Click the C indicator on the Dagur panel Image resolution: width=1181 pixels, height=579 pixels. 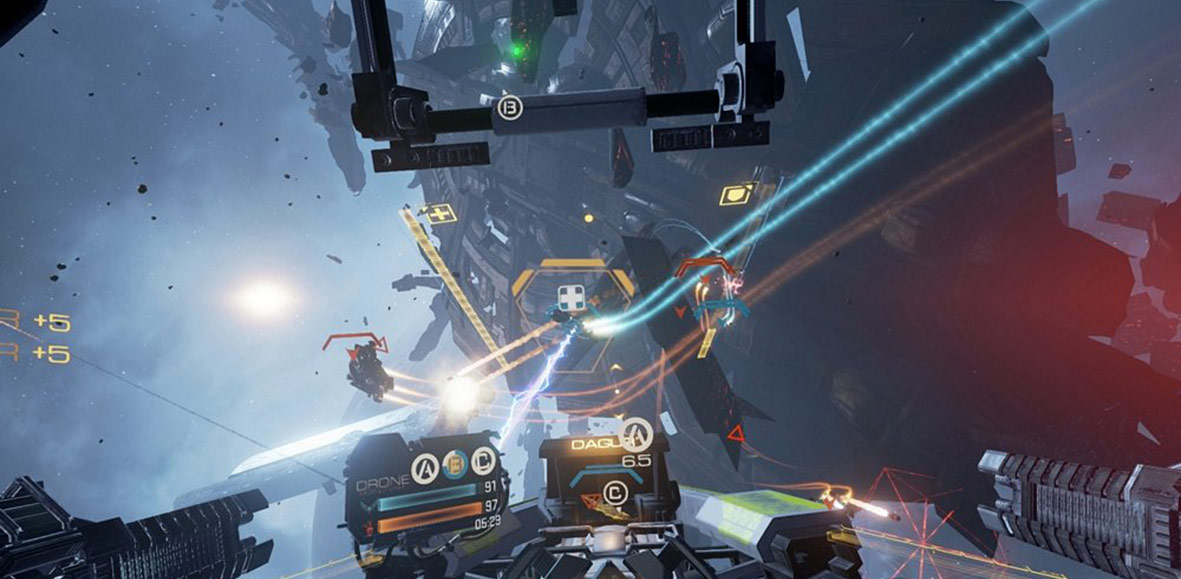(x=615, y=492)
